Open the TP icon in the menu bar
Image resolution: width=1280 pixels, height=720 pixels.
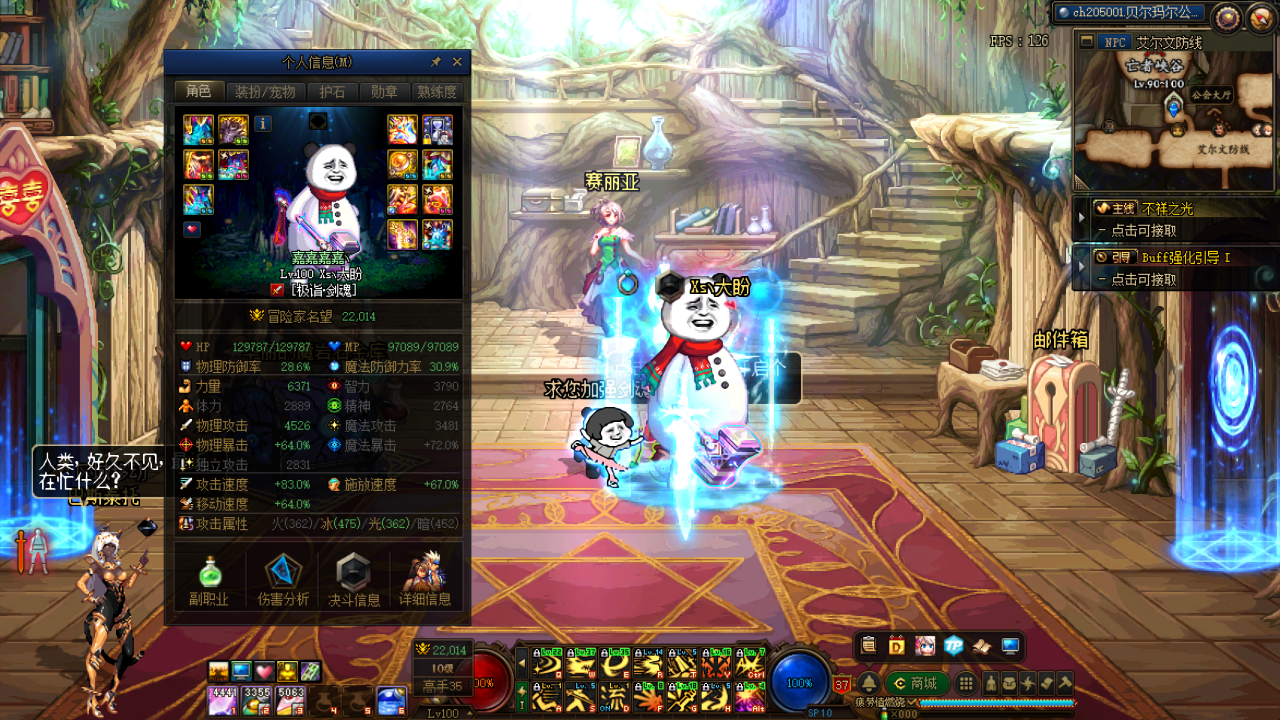click(953, 646)
